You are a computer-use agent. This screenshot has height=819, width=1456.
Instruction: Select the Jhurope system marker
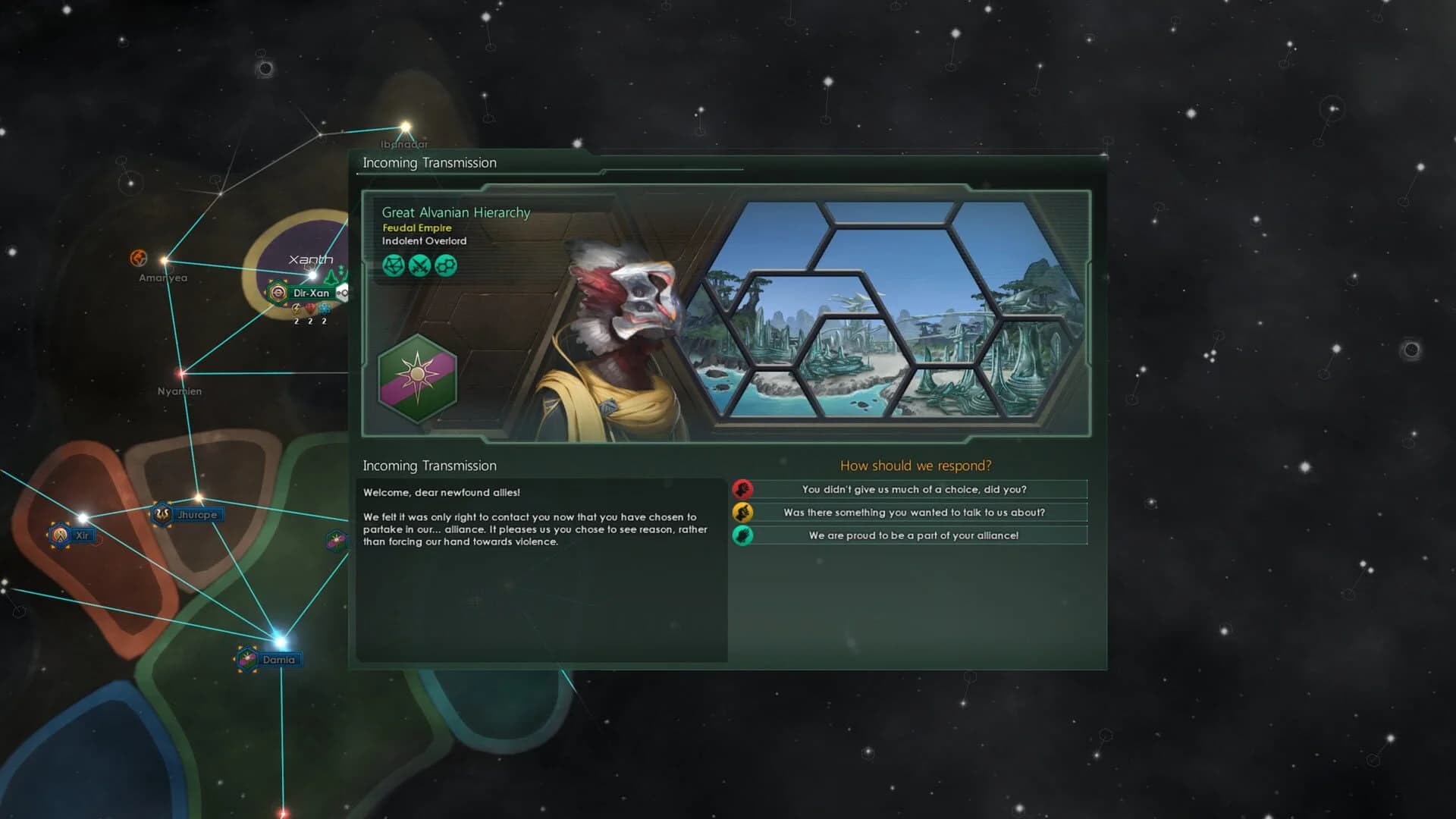(162, 513)
